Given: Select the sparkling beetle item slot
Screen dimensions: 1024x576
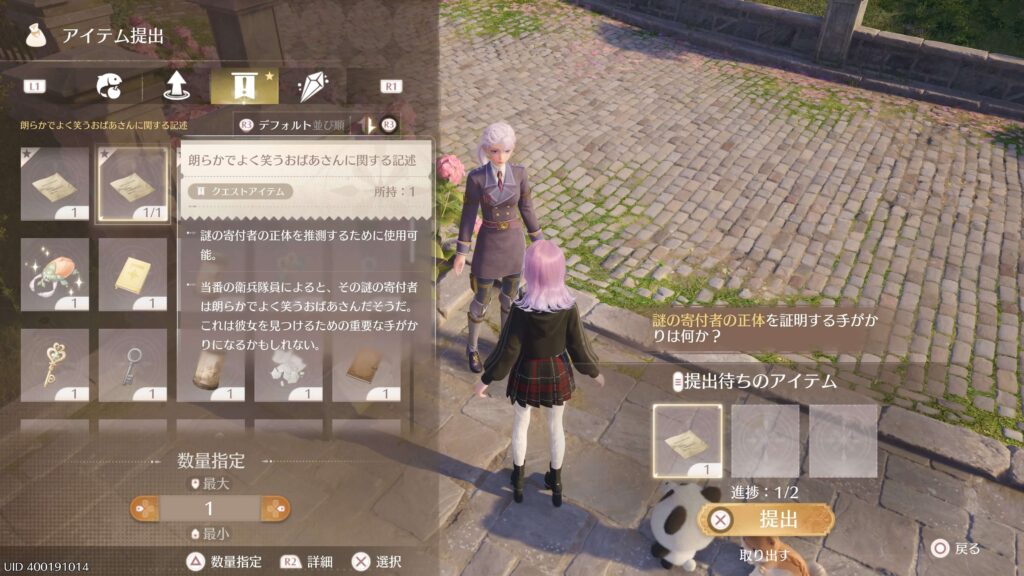Looking at the screenshot, I should click(55, 275).
